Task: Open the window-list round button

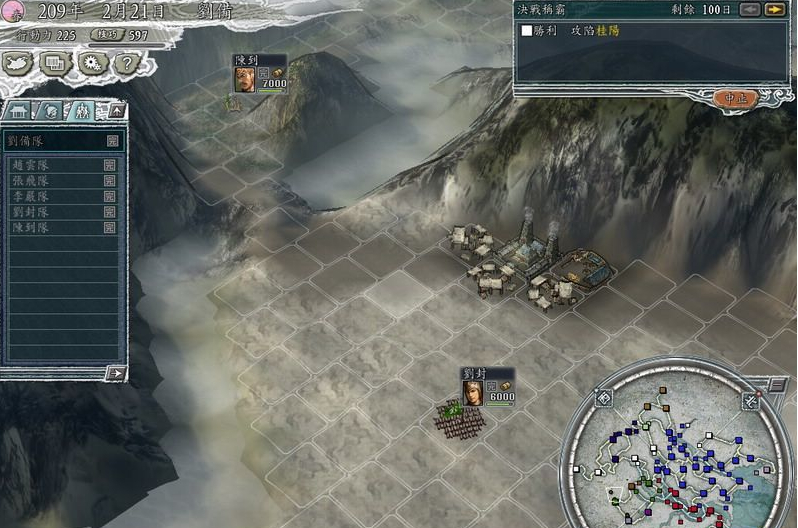Action: (x=56, y=64)
